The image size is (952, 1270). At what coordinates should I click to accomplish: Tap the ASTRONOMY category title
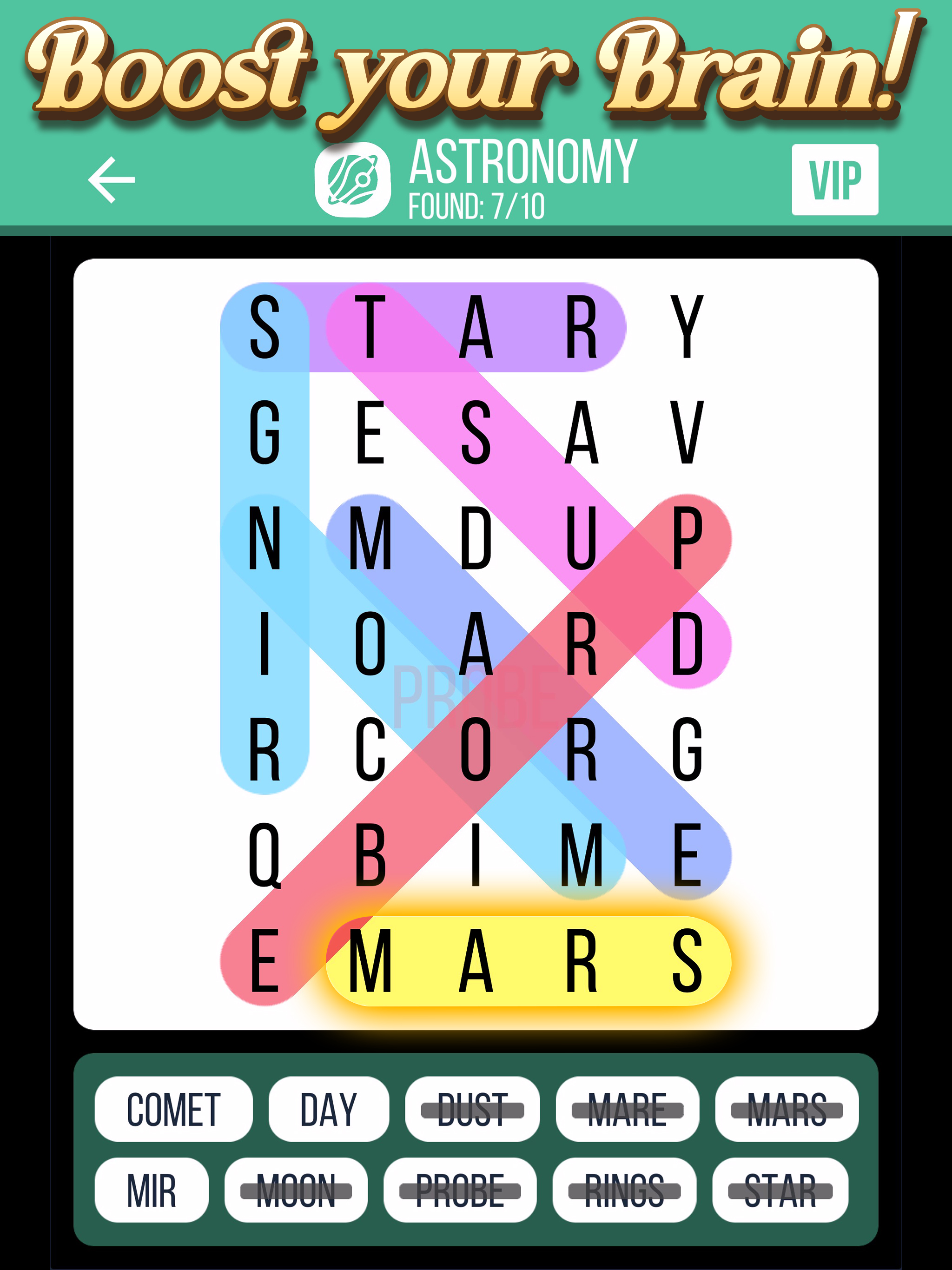[x=522, y=164]
